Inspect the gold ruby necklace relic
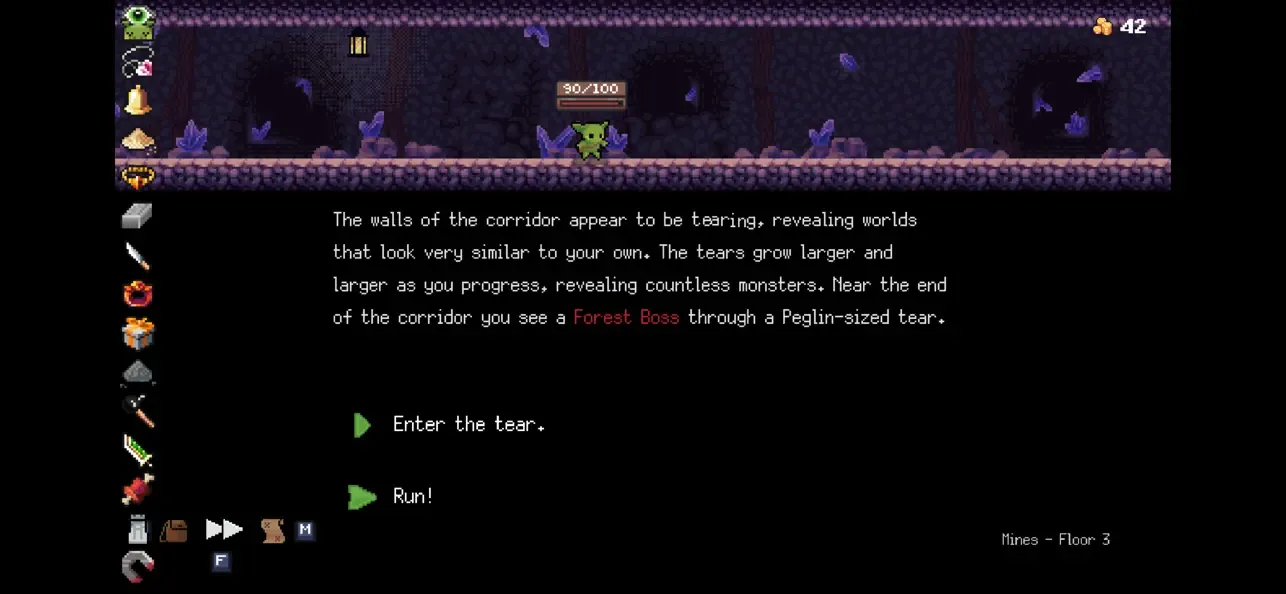 point(138,177)
